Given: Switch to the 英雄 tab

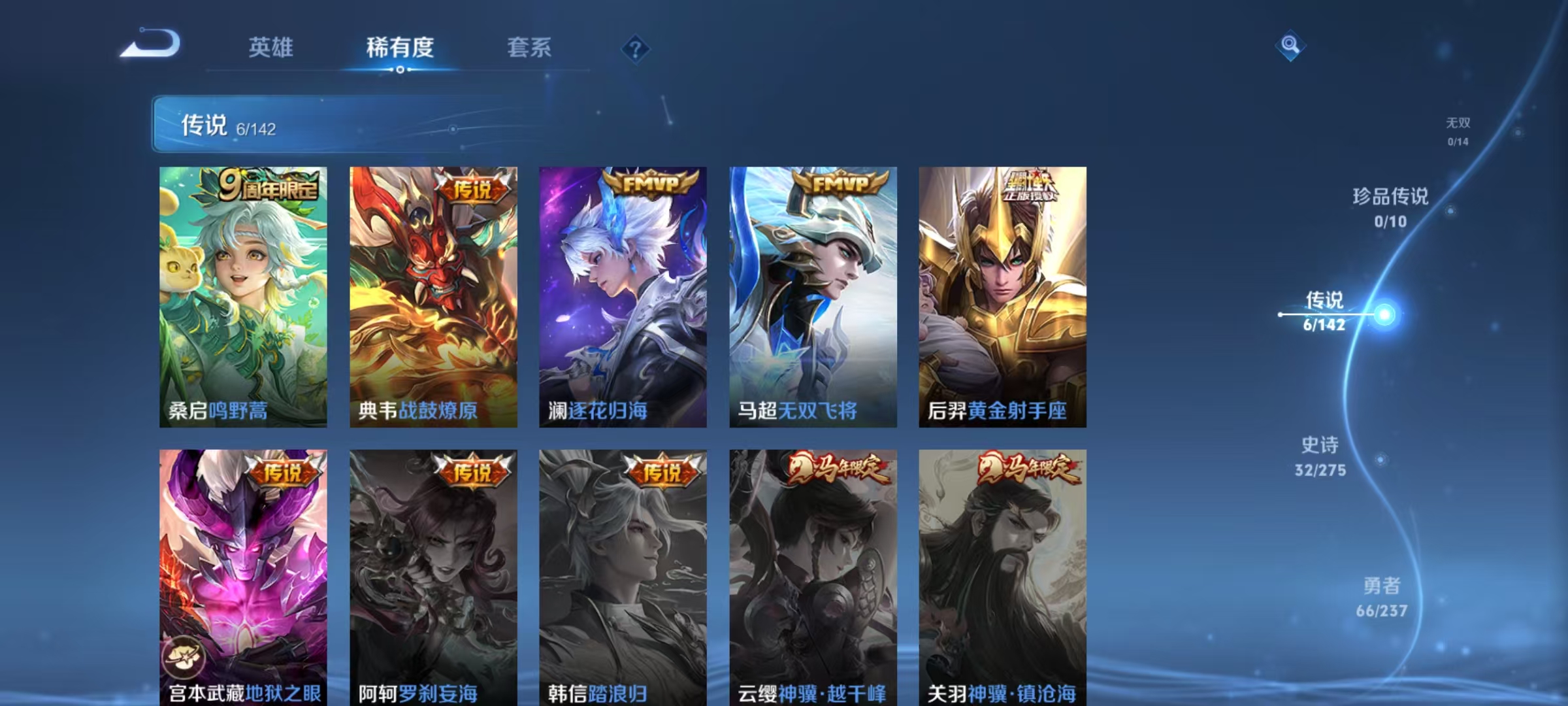Looking at the screenshot, I should pos(271,47).
